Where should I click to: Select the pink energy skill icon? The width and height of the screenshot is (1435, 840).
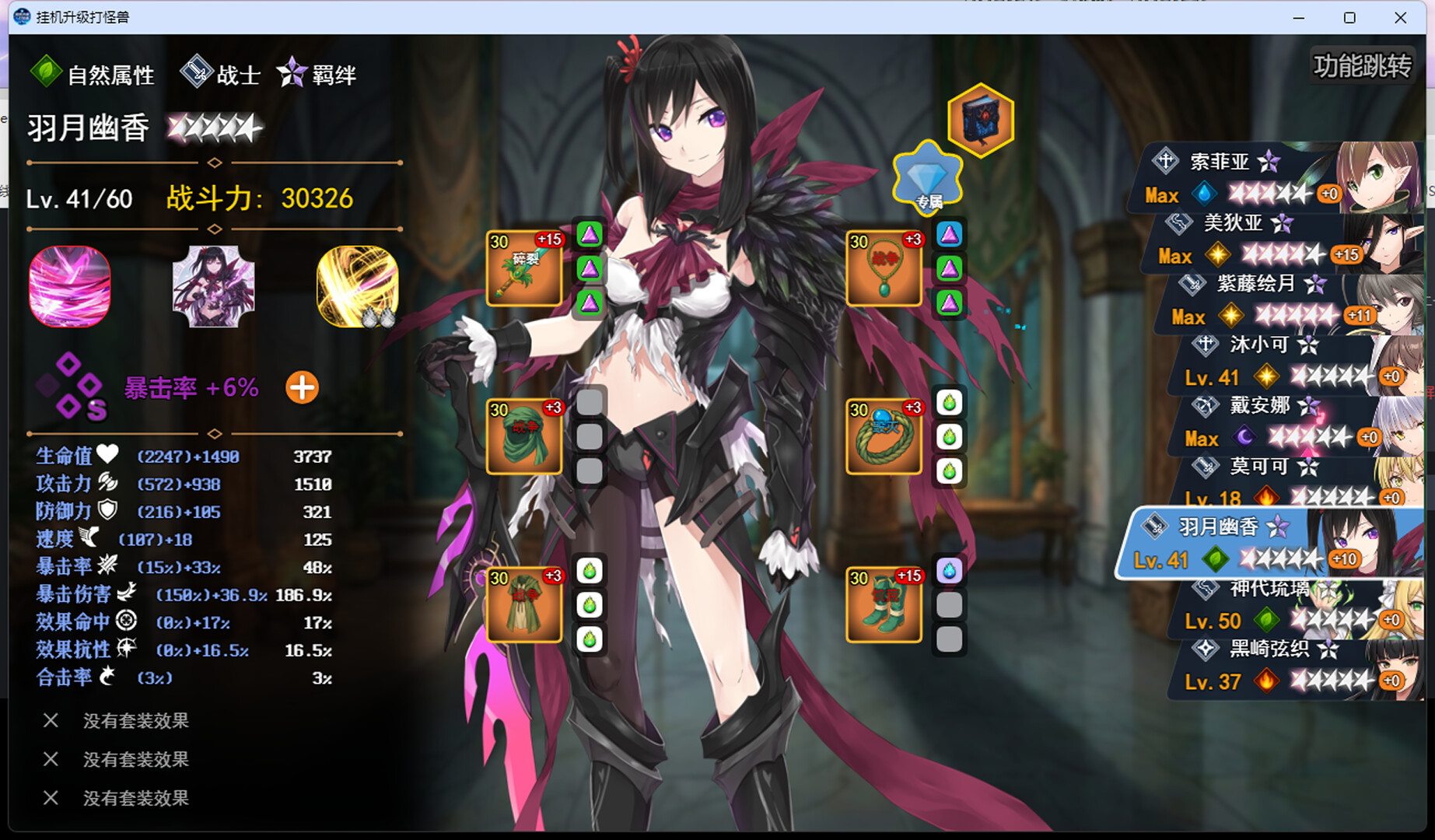(x=70, y=286)
